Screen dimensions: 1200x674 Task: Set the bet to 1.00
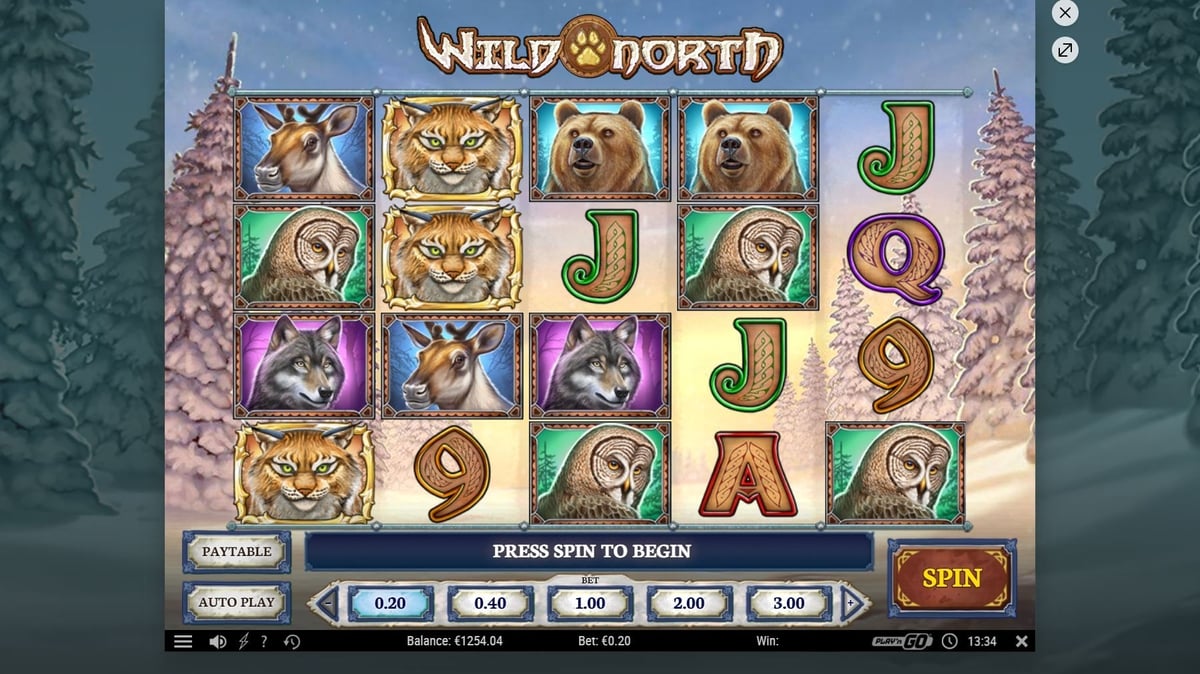(590, 603)
